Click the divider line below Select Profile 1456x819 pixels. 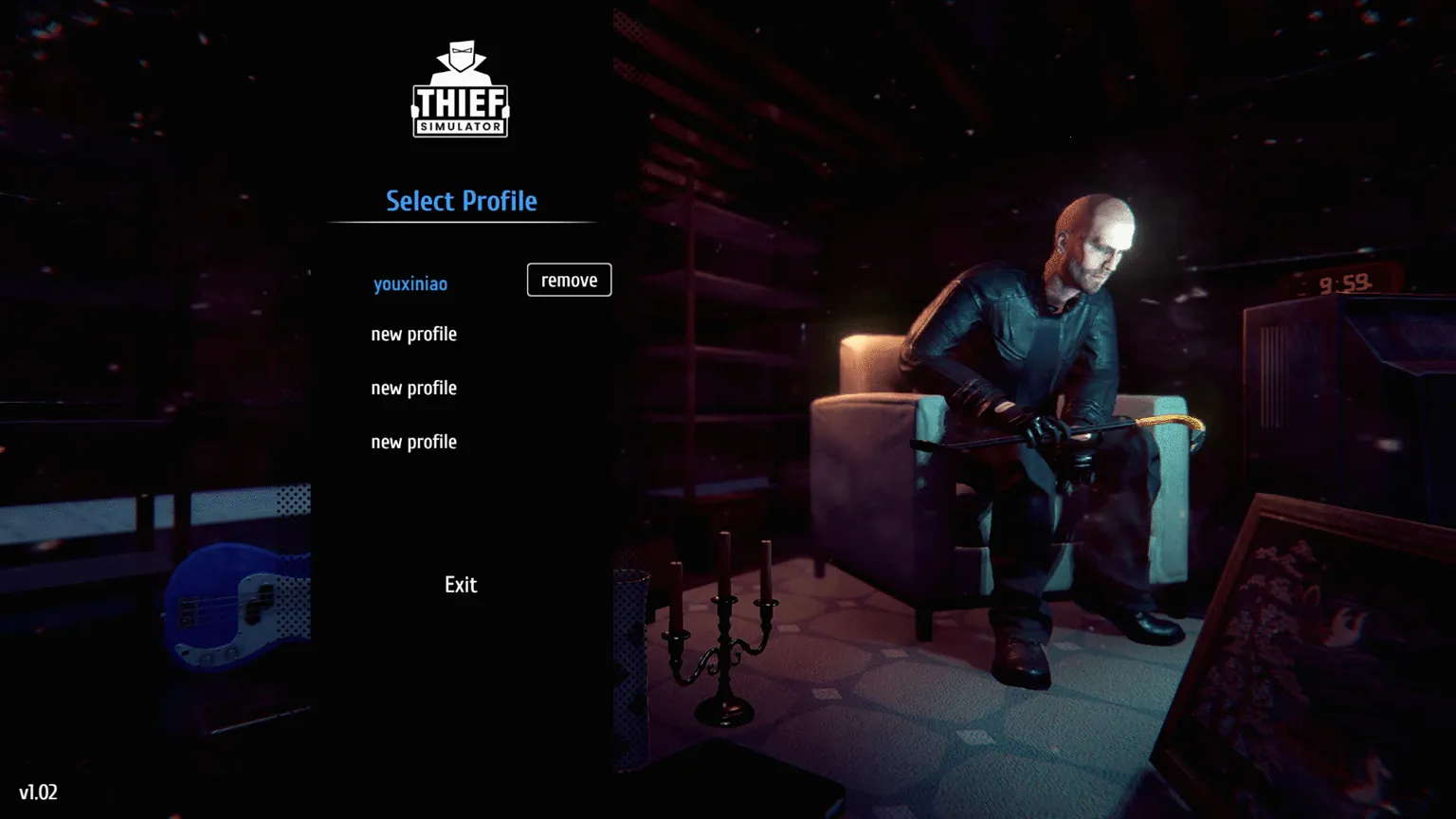point(462,221)
